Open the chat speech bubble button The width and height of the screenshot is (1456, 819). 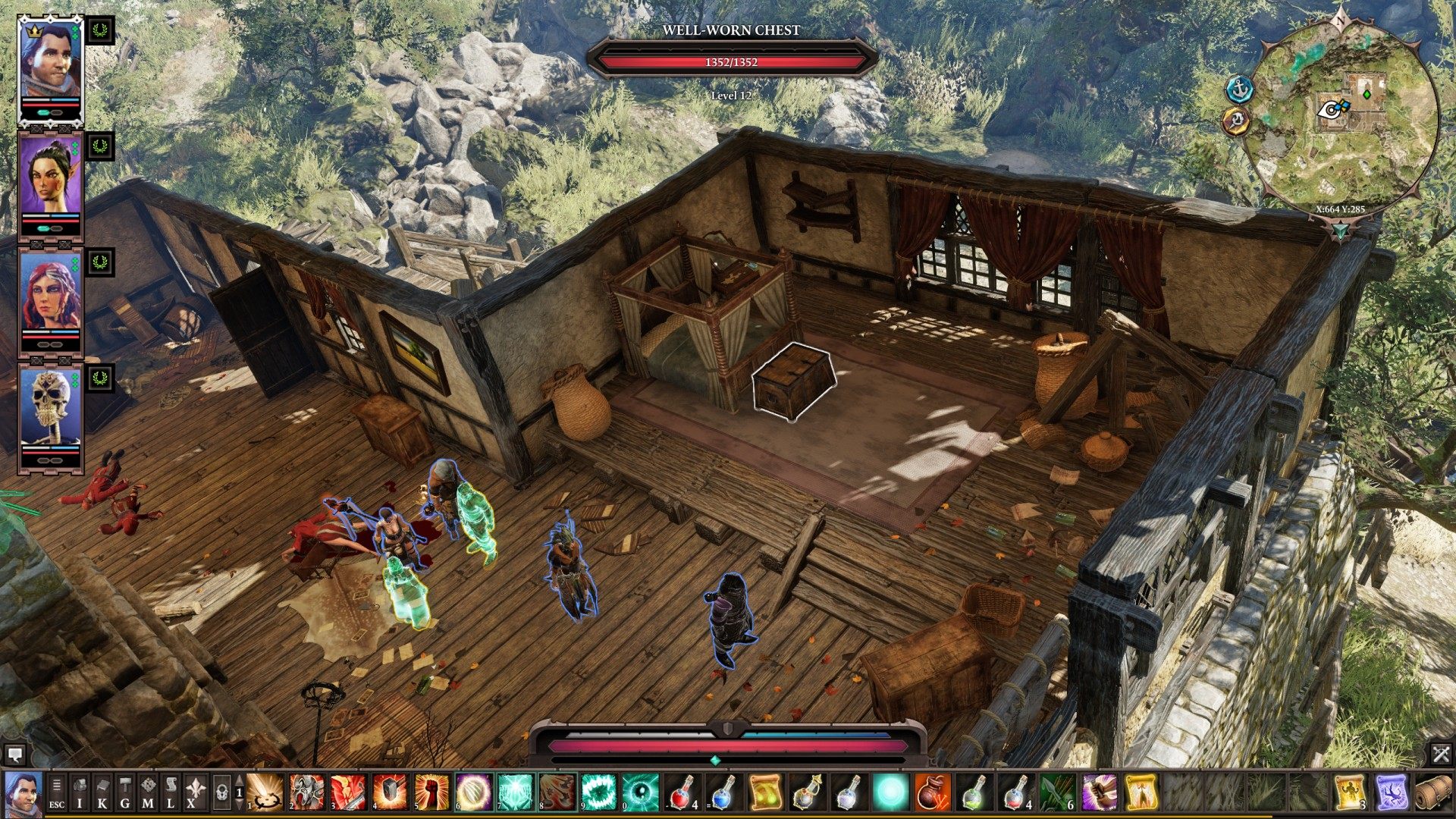(x=14, y=755)
